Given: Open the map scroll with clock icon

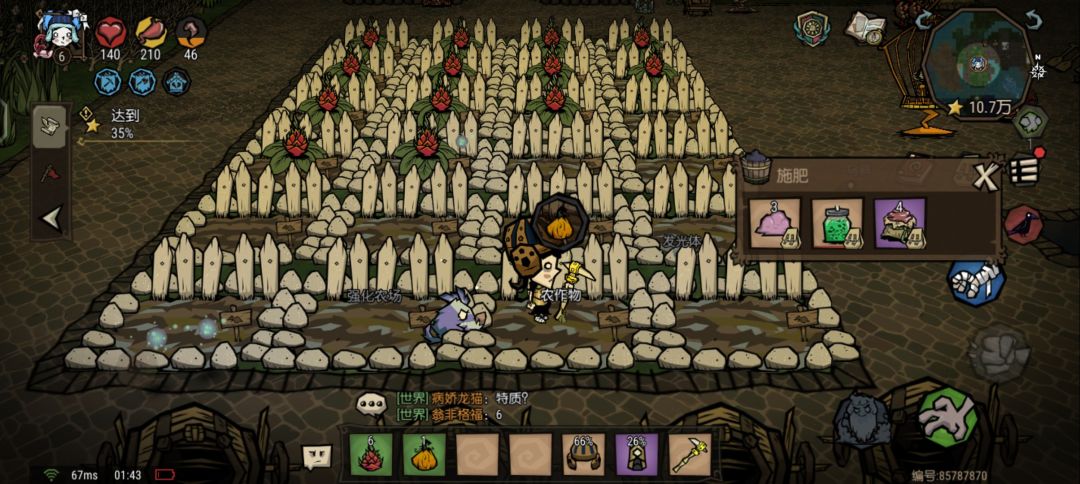Looking at the screenshot, I should tap(864, 29).
